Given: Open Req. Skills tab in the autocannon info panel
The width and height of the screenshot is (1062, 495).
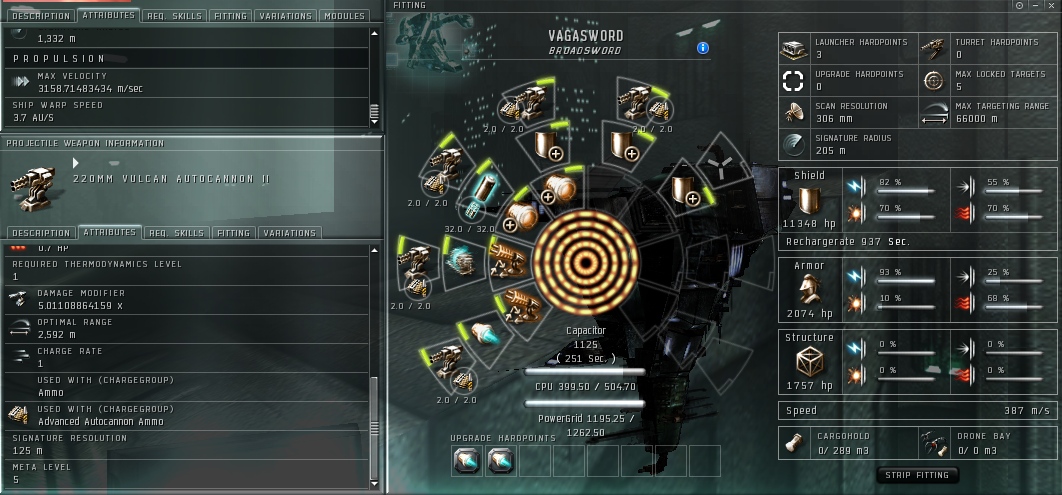Looking at the screenshot, I should (176, 233).
